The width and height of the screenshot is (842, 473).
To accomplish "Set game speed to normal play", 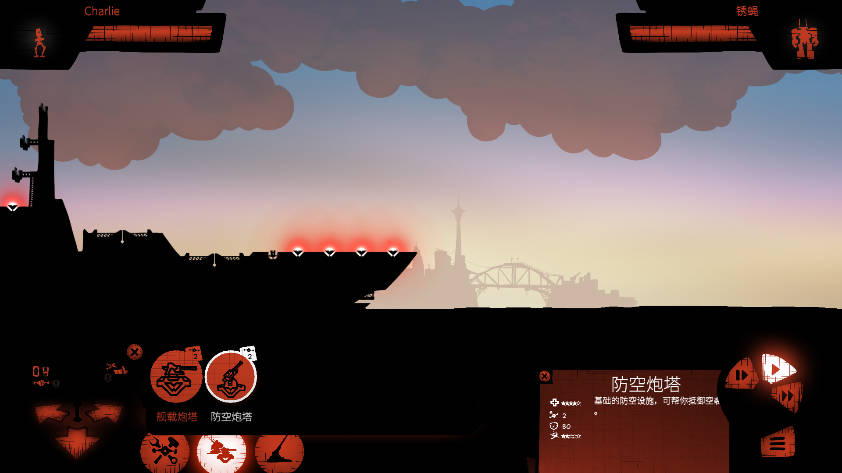I will (777, 368).
